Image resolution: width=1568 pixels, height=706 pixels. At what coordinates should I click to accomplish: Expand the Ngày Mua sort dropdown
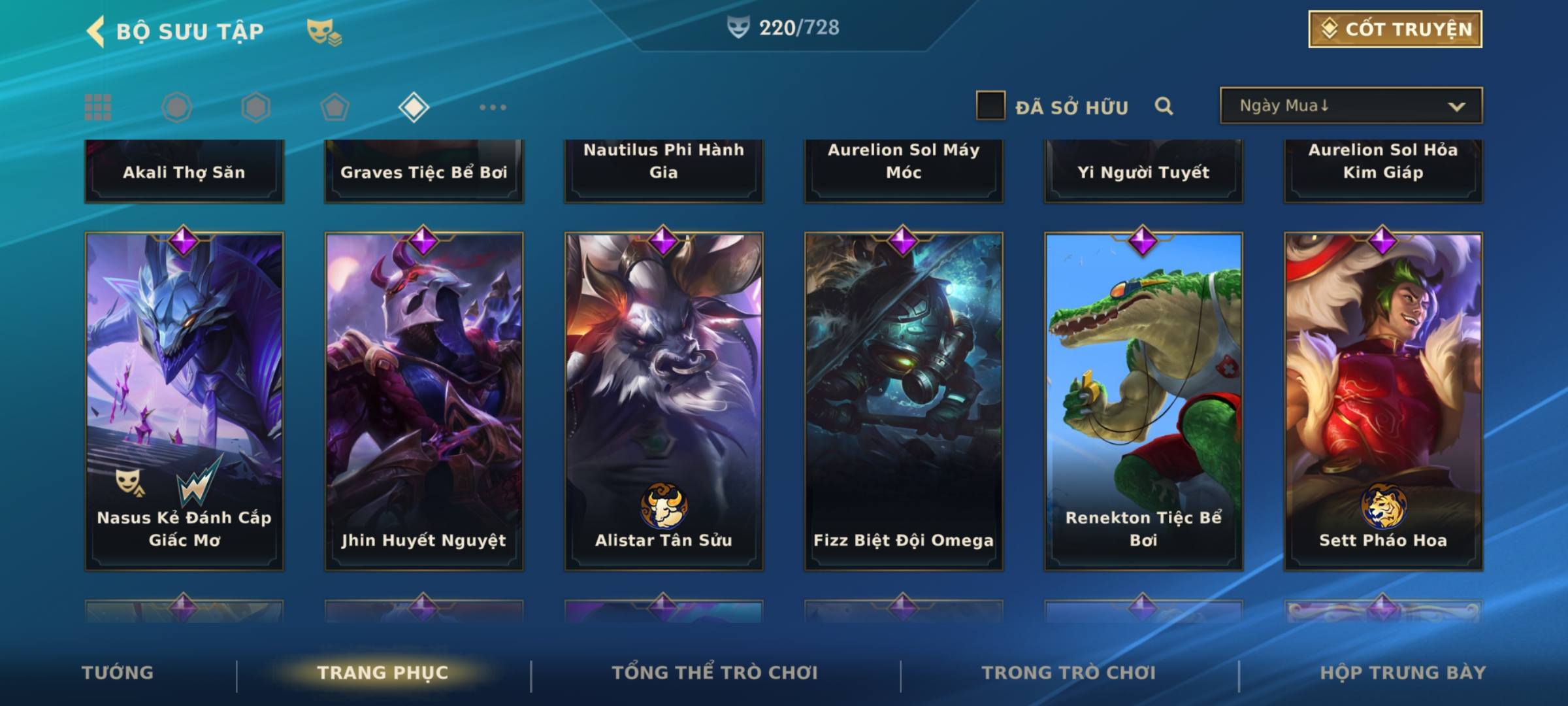1350,106
